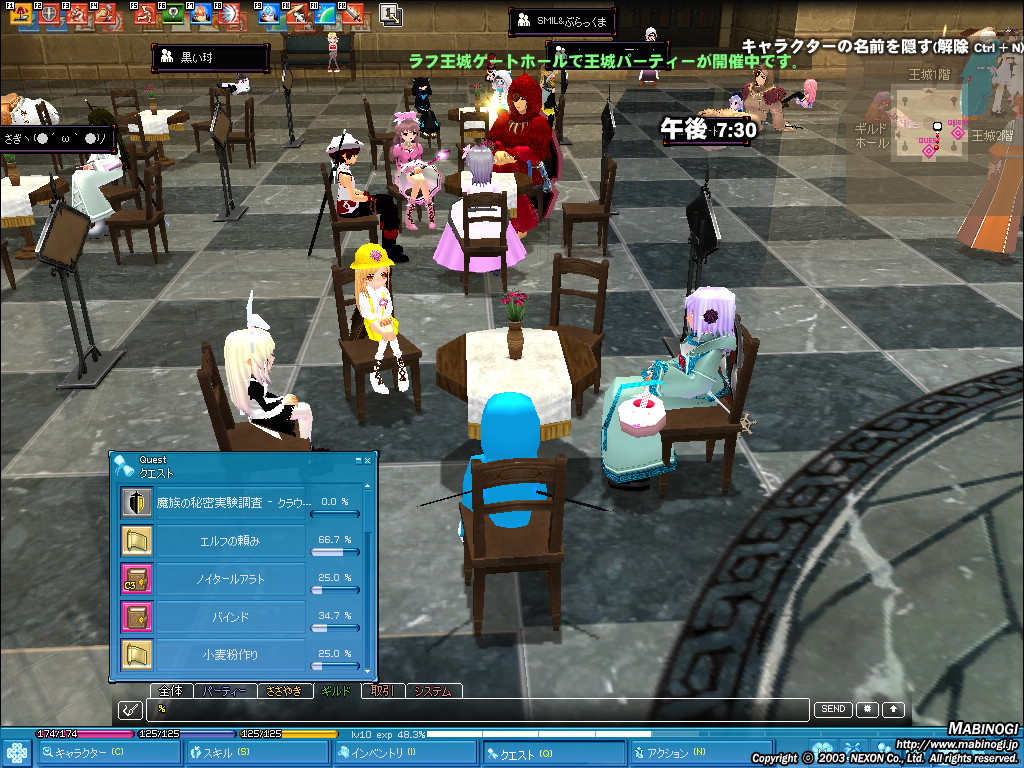This screenshot has width=1024, height=768.
Task: Send the chat message with SEND
Action: pos(833,709)
